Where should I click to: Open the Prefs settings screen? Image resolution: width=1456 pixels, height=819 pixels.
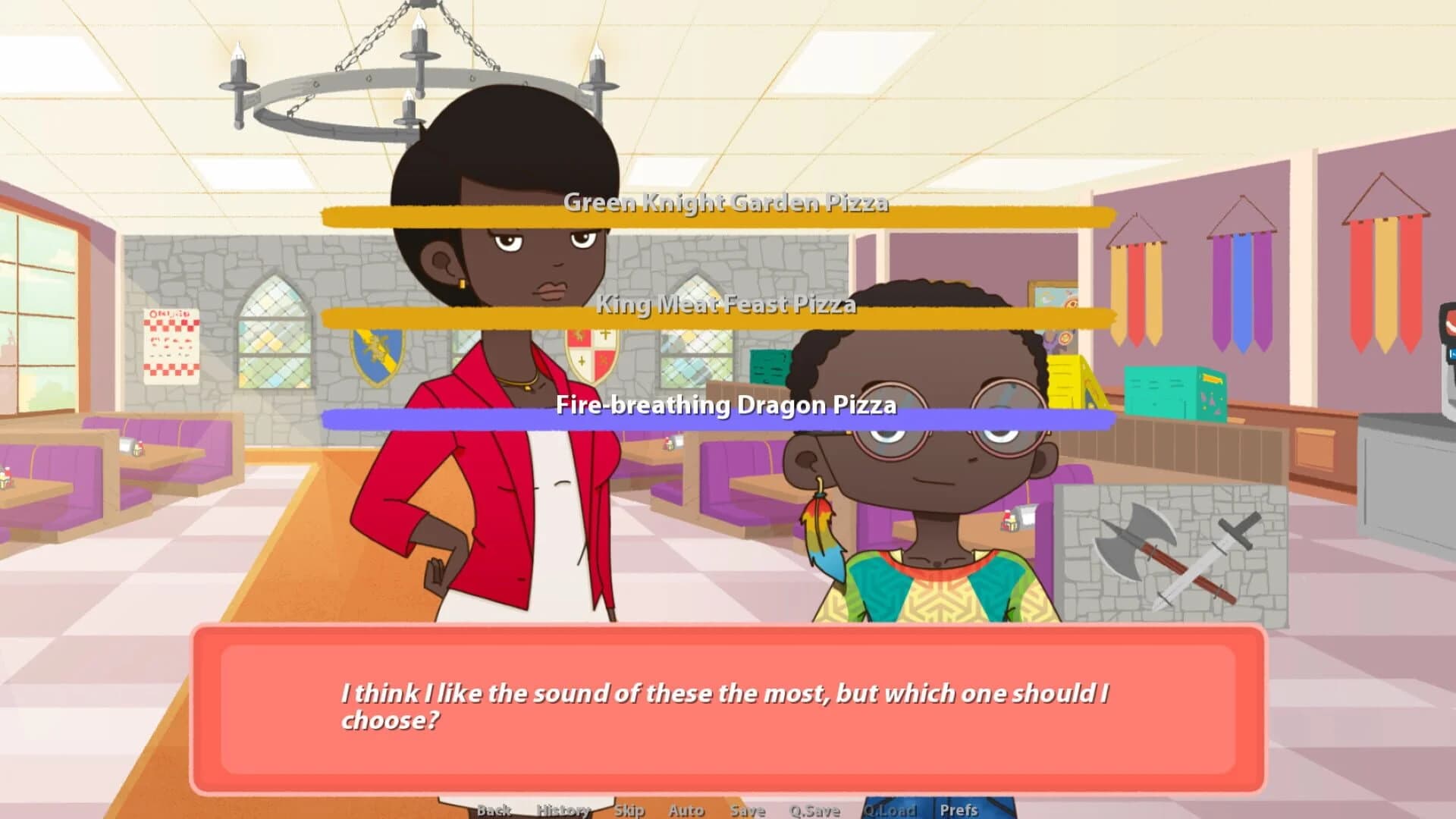(959, 810)
